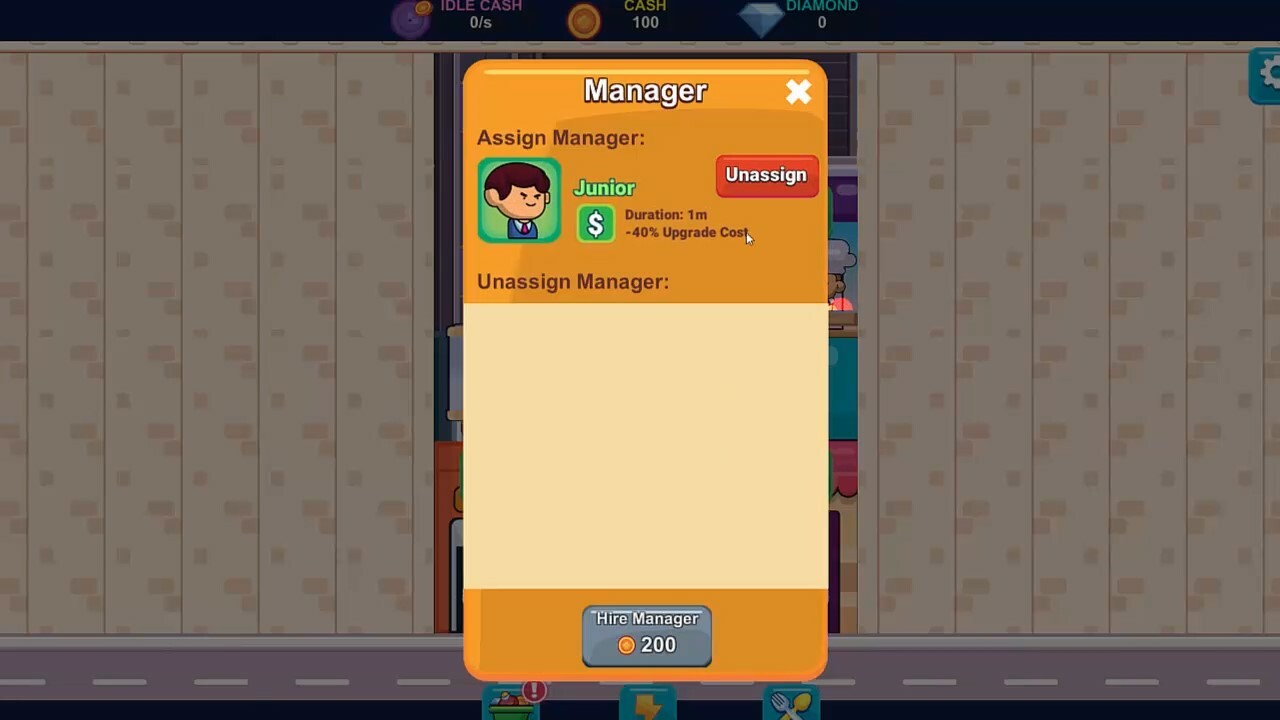Click the Manager title bar
Viewport: 1280px width, 720px height.
[x=645, y=90]
